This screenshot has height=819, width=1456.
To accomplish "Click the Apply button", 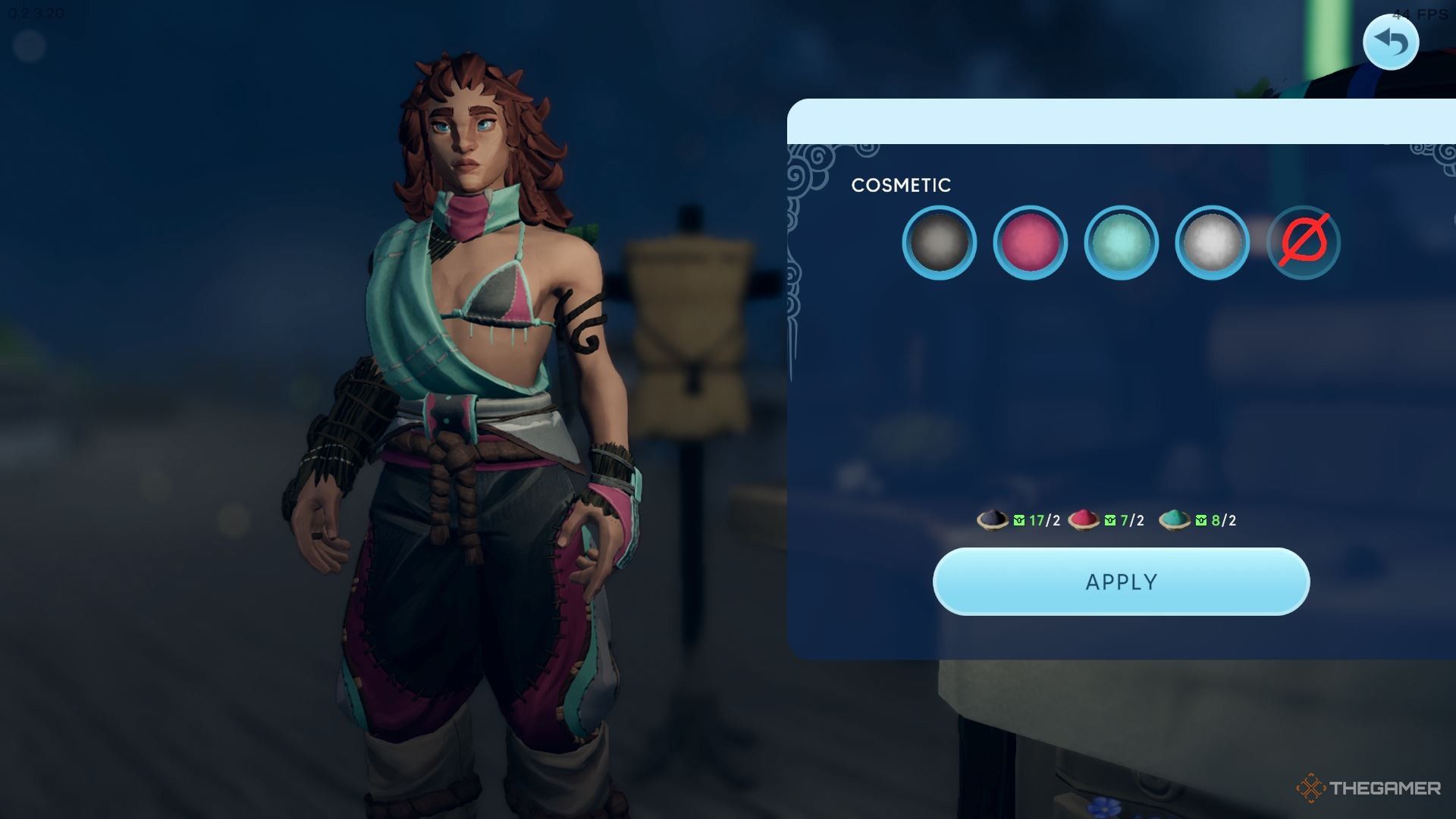I will [1121, 582].
